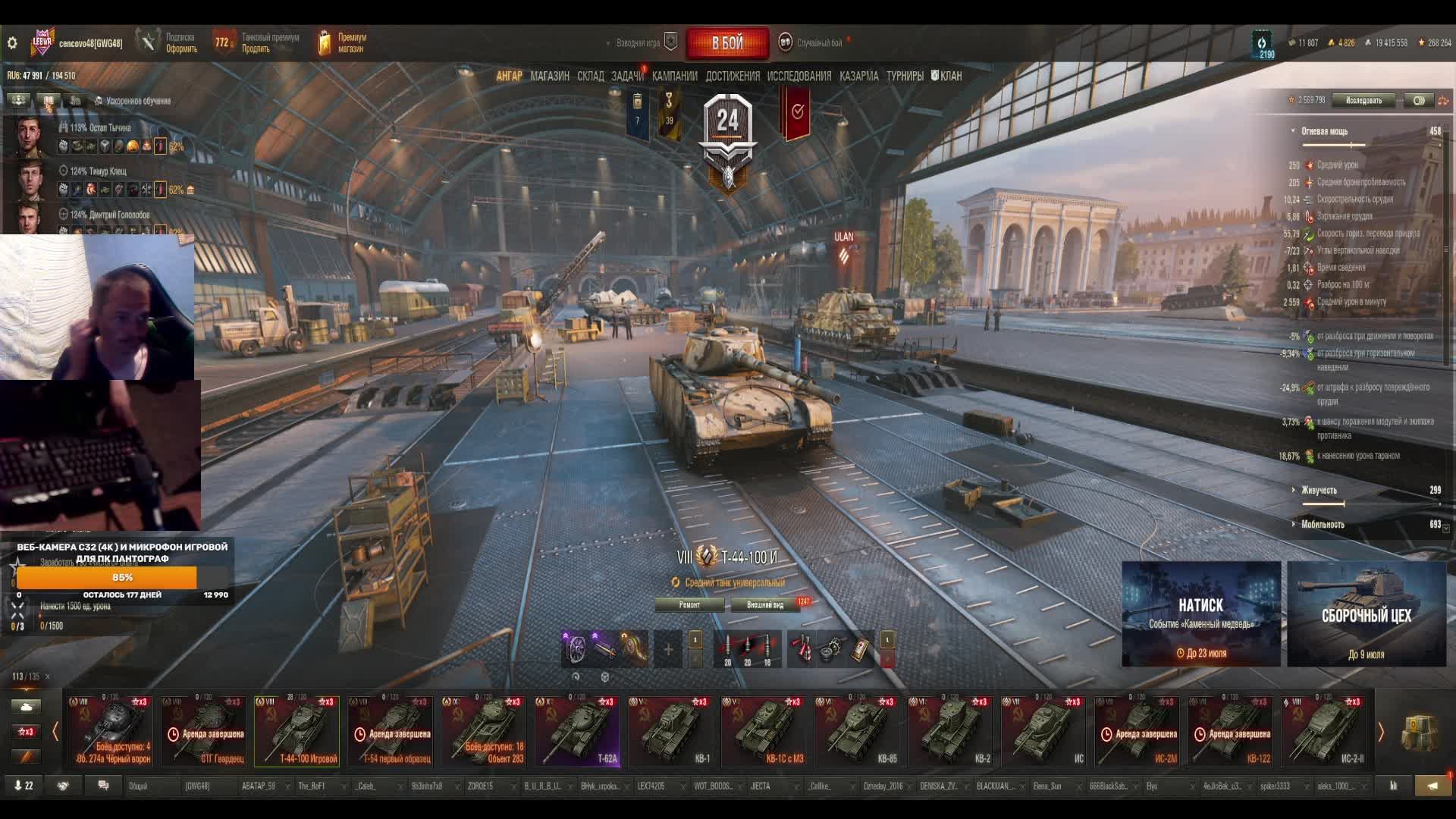
Task: Open the СБОРОЧНЫЙ ЦЕХ banner
Action: click(x=1366, y=613)
